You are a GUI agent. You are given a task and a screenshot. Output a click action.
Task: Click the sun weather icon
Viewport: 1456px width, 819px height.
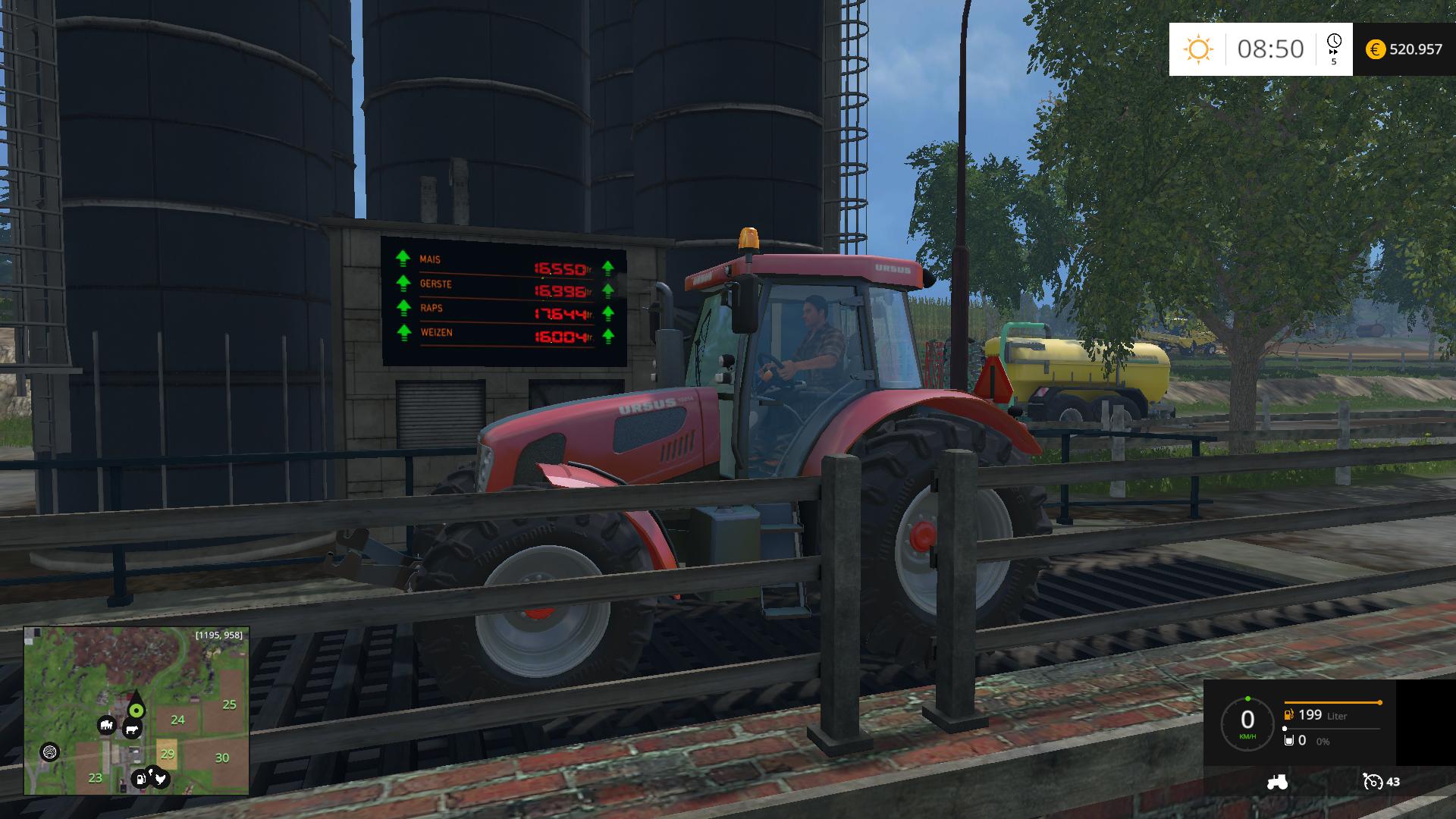point(1198,49)
